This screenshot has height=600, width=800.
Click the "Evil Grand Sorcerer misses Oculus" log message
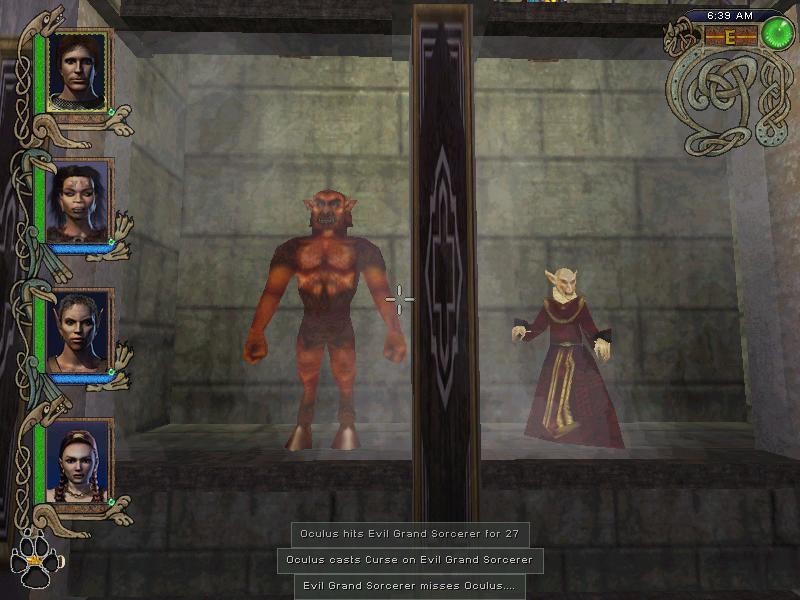pyautogui.click(x=410, y=586)
